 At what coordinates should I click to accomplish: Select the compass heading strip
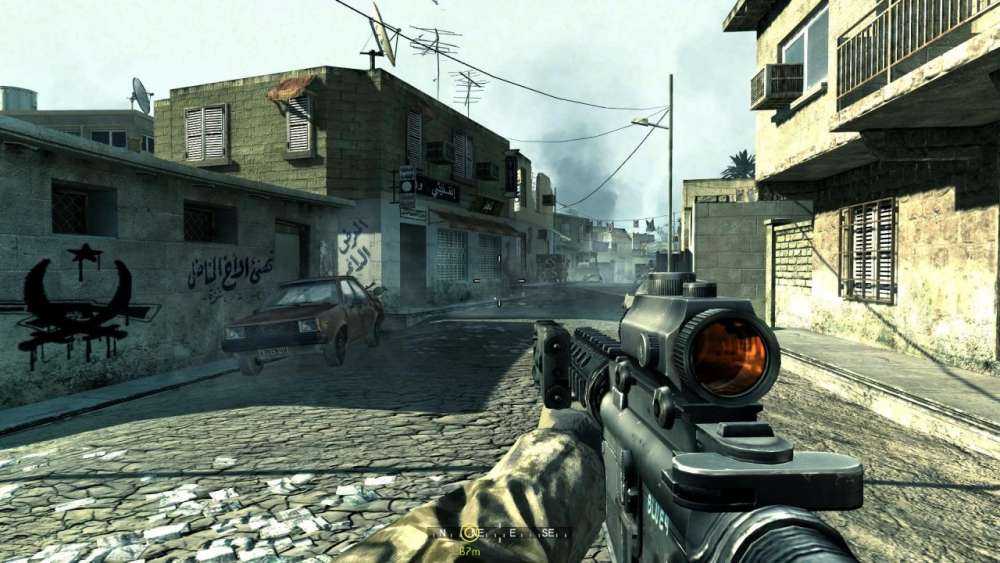pos(500,534)
